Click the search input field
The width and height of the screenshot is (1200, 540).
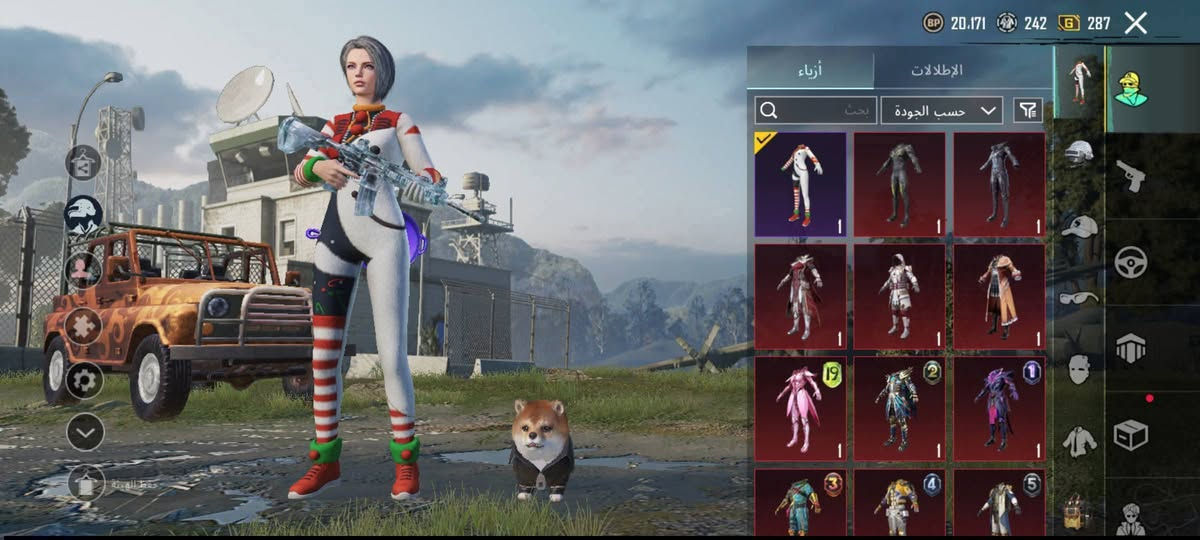(x=817, y=110)
